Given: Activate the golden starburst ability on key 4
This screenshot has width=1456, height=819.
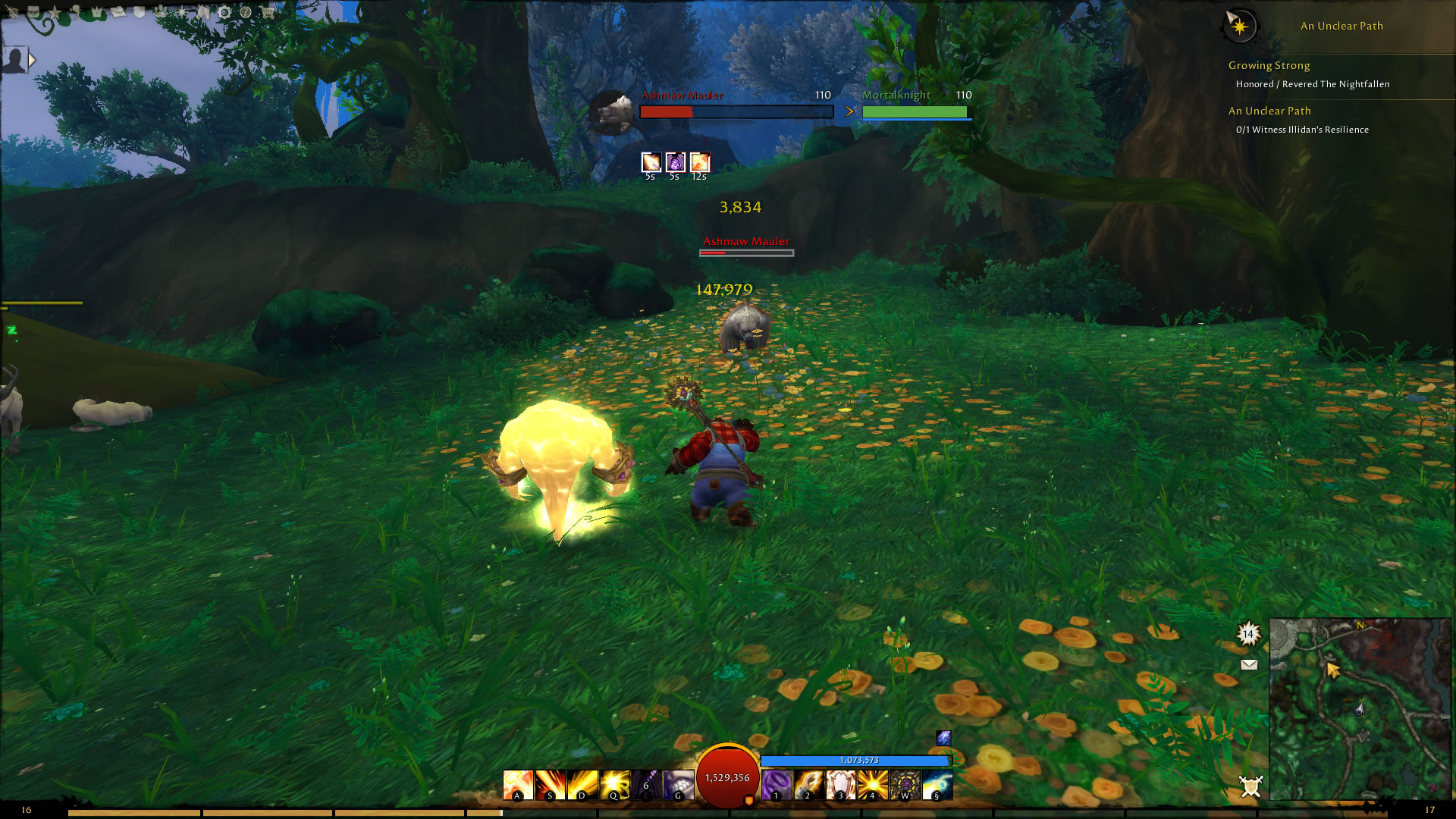Looking at the screenshot, I should pyautogui.click(x=873, y=785).
